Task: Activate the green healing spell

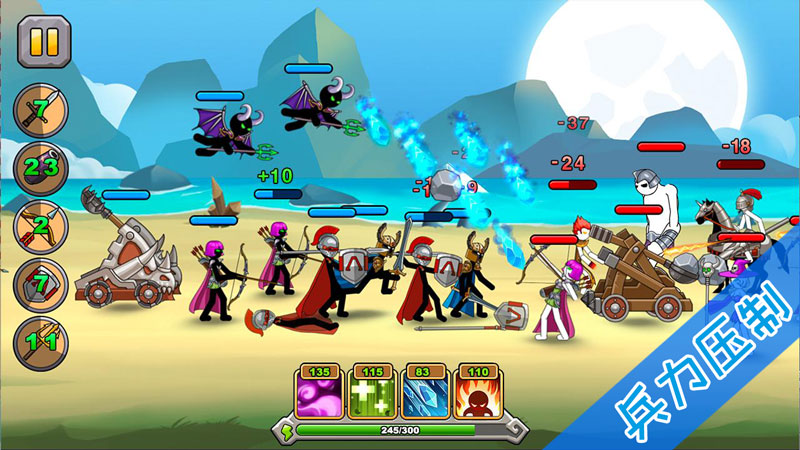Action: [371, 392]
